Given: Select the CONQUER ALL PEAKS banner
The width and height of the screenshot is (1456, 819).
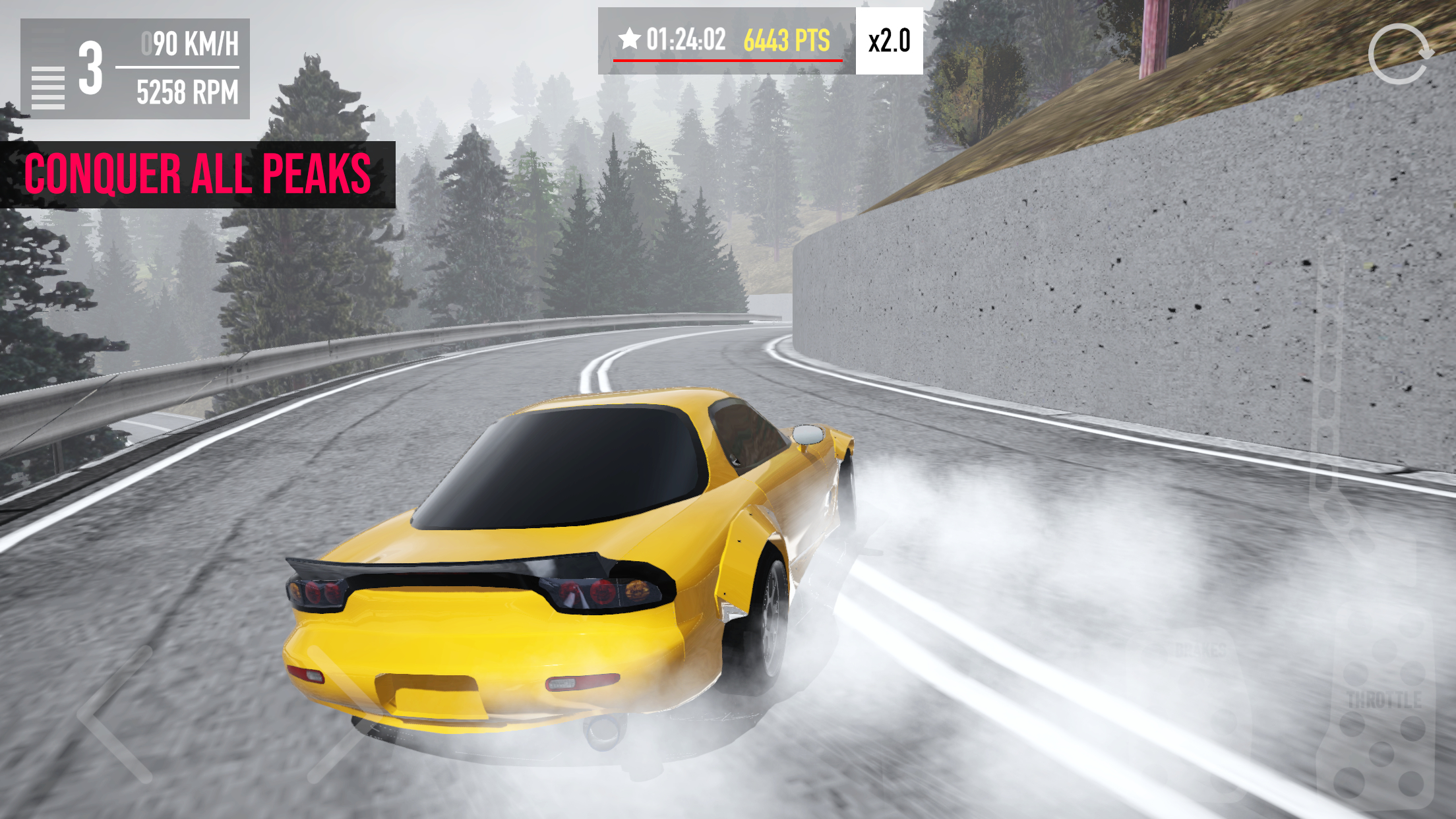Looking at the screenshot, I should click(x=198, y=173).
